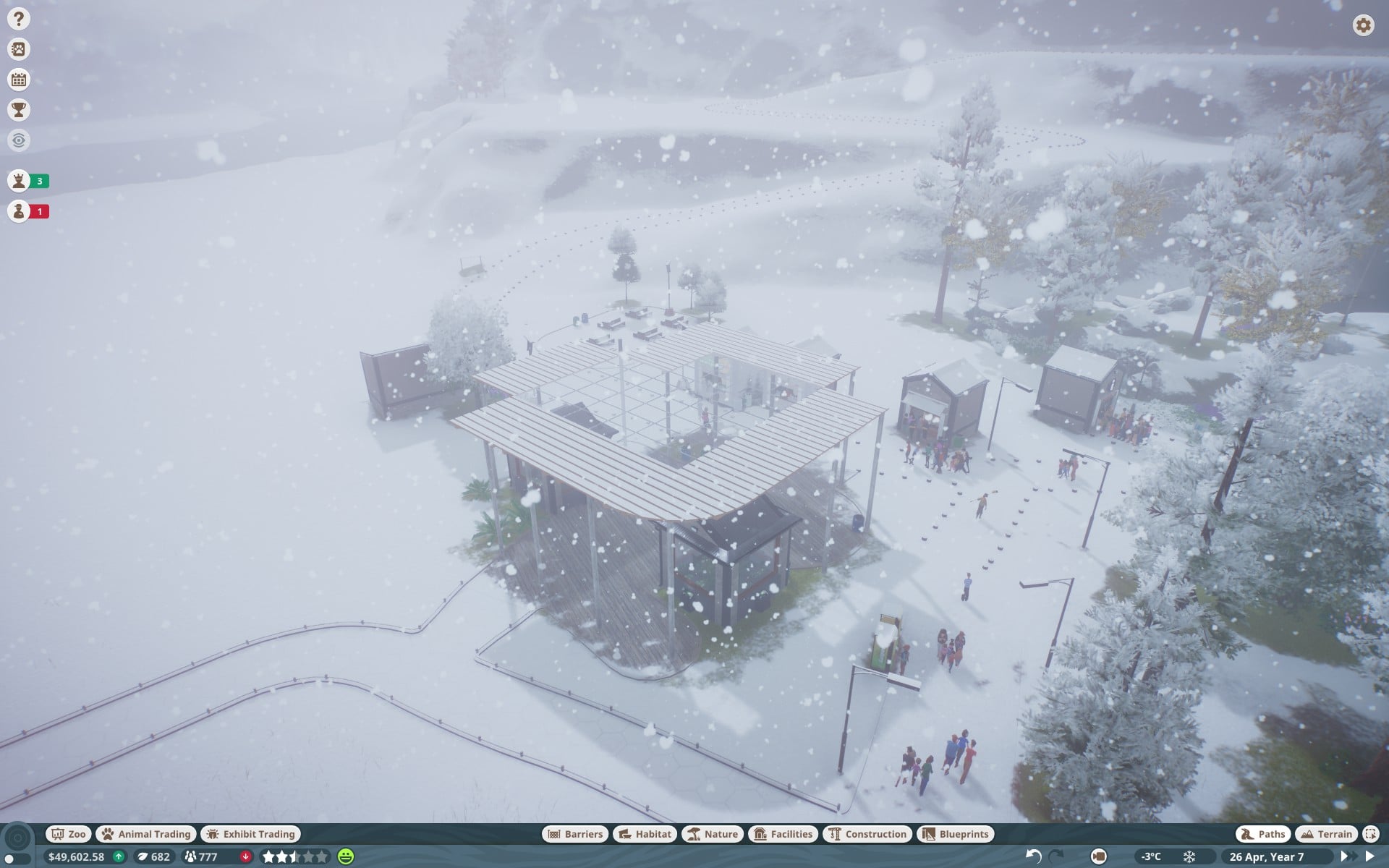
Task: Select the Barriers build tool
Action: click(575, 834)
